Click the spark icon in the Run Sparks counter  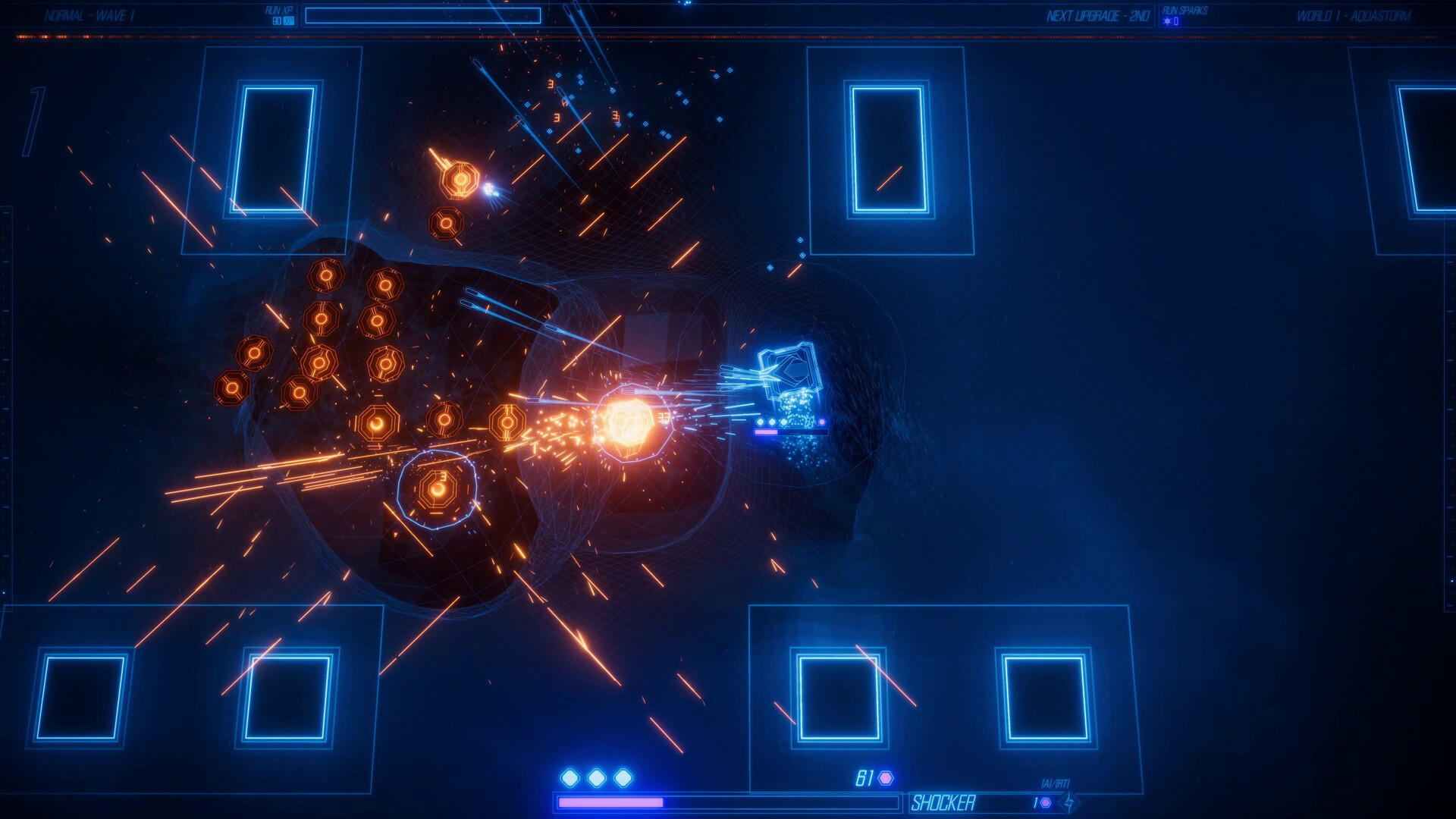[1166, 20]
